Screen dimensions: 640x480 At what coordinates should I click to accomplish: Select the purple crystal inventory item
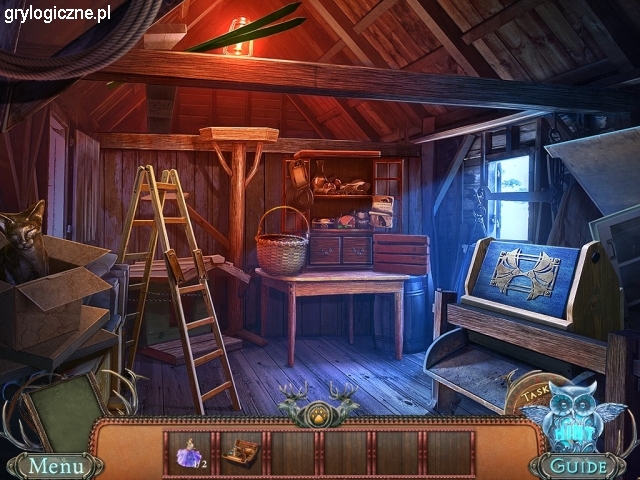click(190, 454)
